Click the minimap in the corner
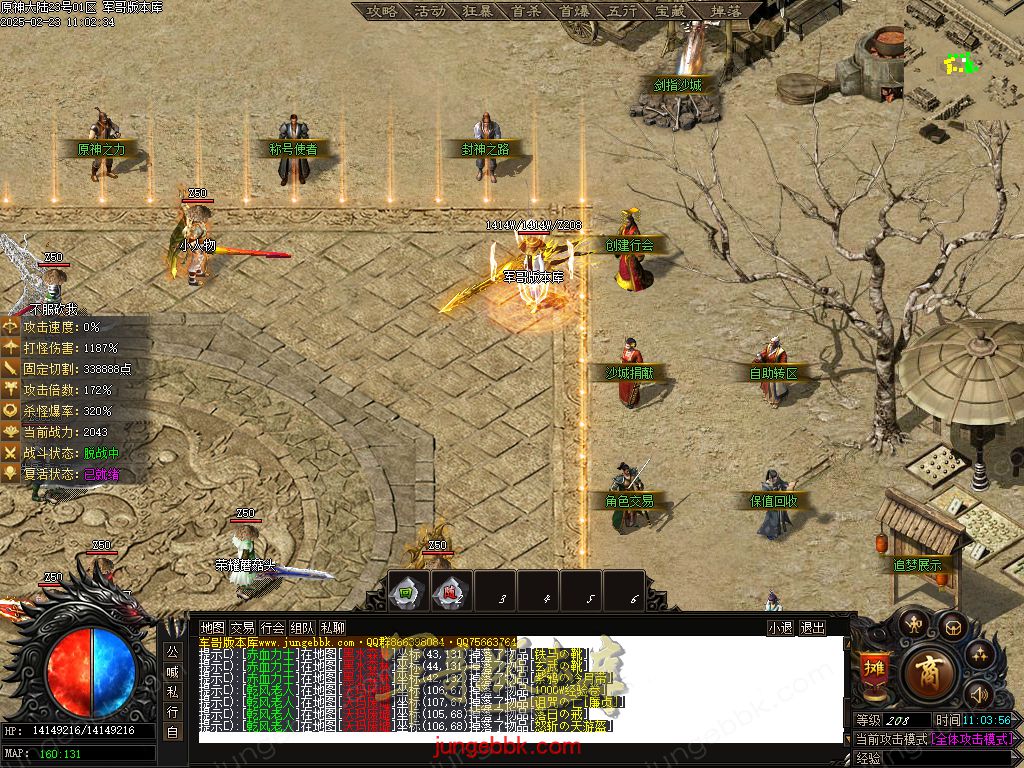 tap(964, 60)
